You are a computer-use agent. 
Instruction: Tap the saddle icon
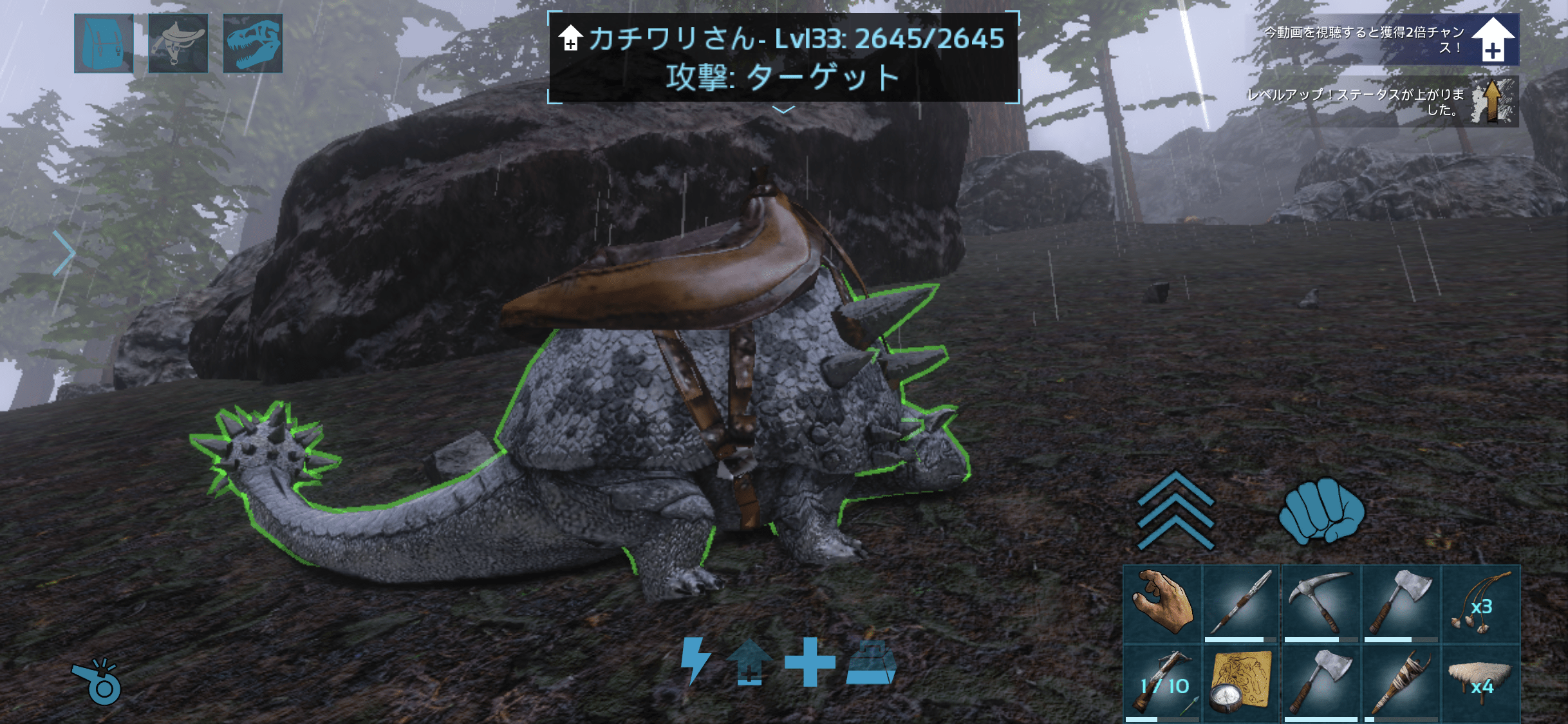click(178, 43)
